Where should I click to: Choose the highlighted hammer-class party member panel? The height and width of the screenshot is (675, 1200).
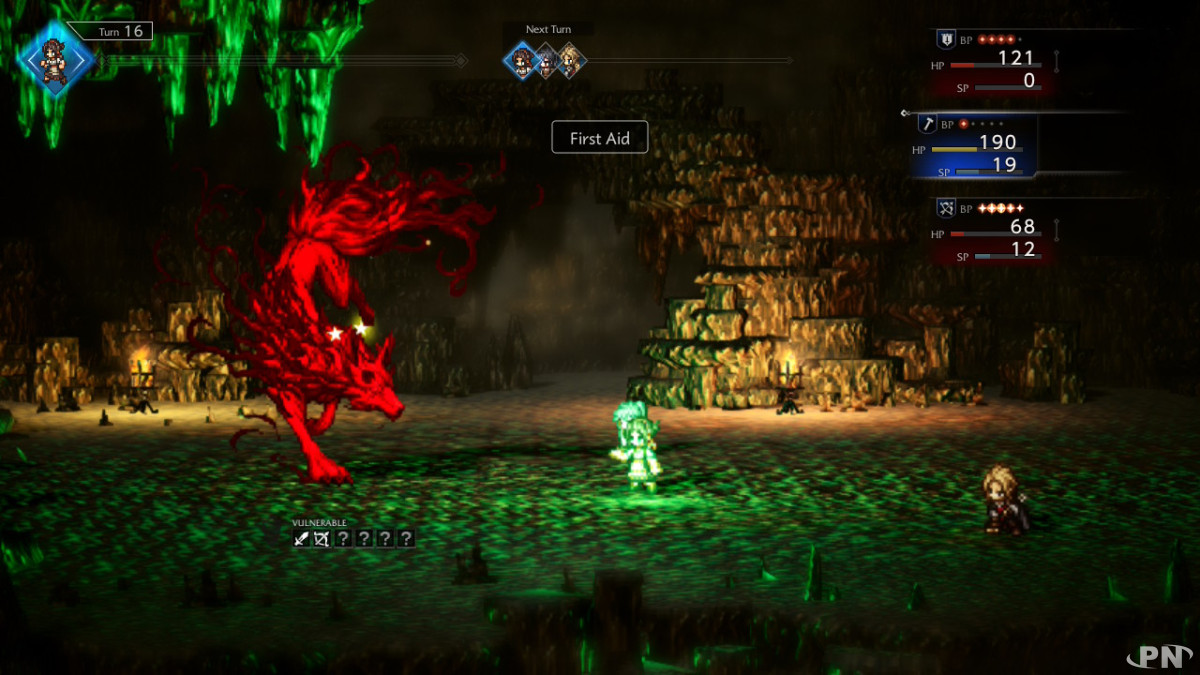tap(974, 147)
